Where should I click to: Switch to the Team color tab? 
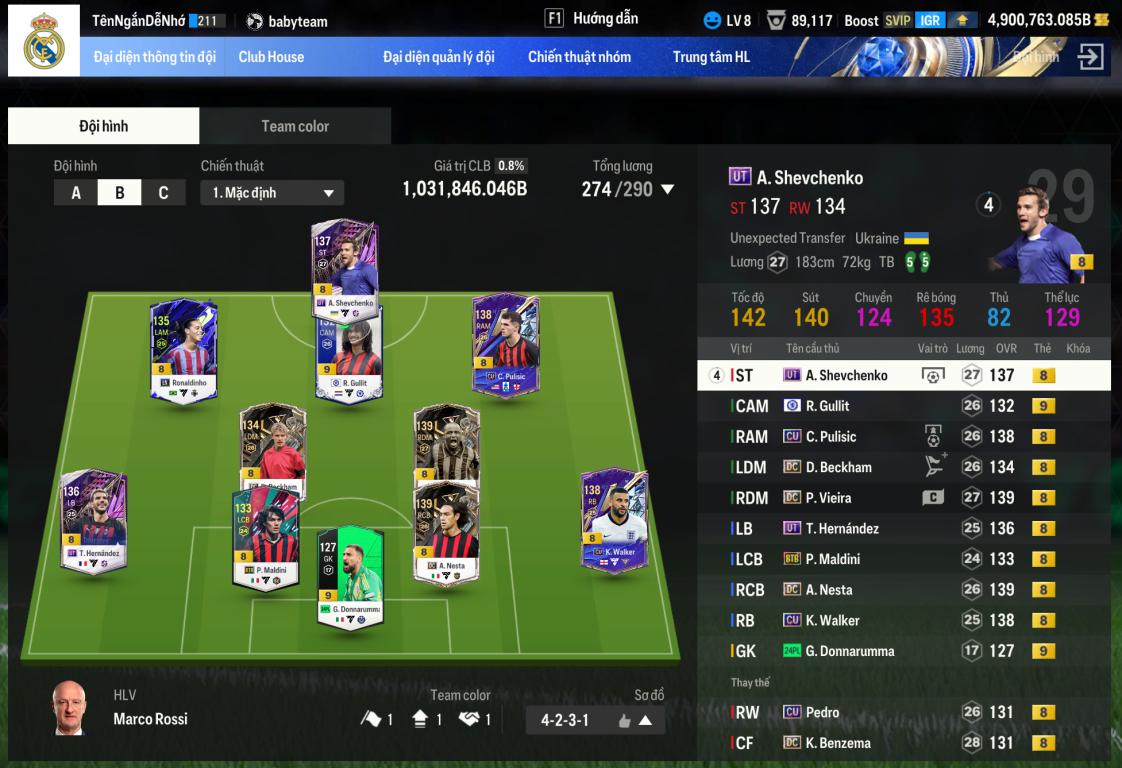coord(295,126)
